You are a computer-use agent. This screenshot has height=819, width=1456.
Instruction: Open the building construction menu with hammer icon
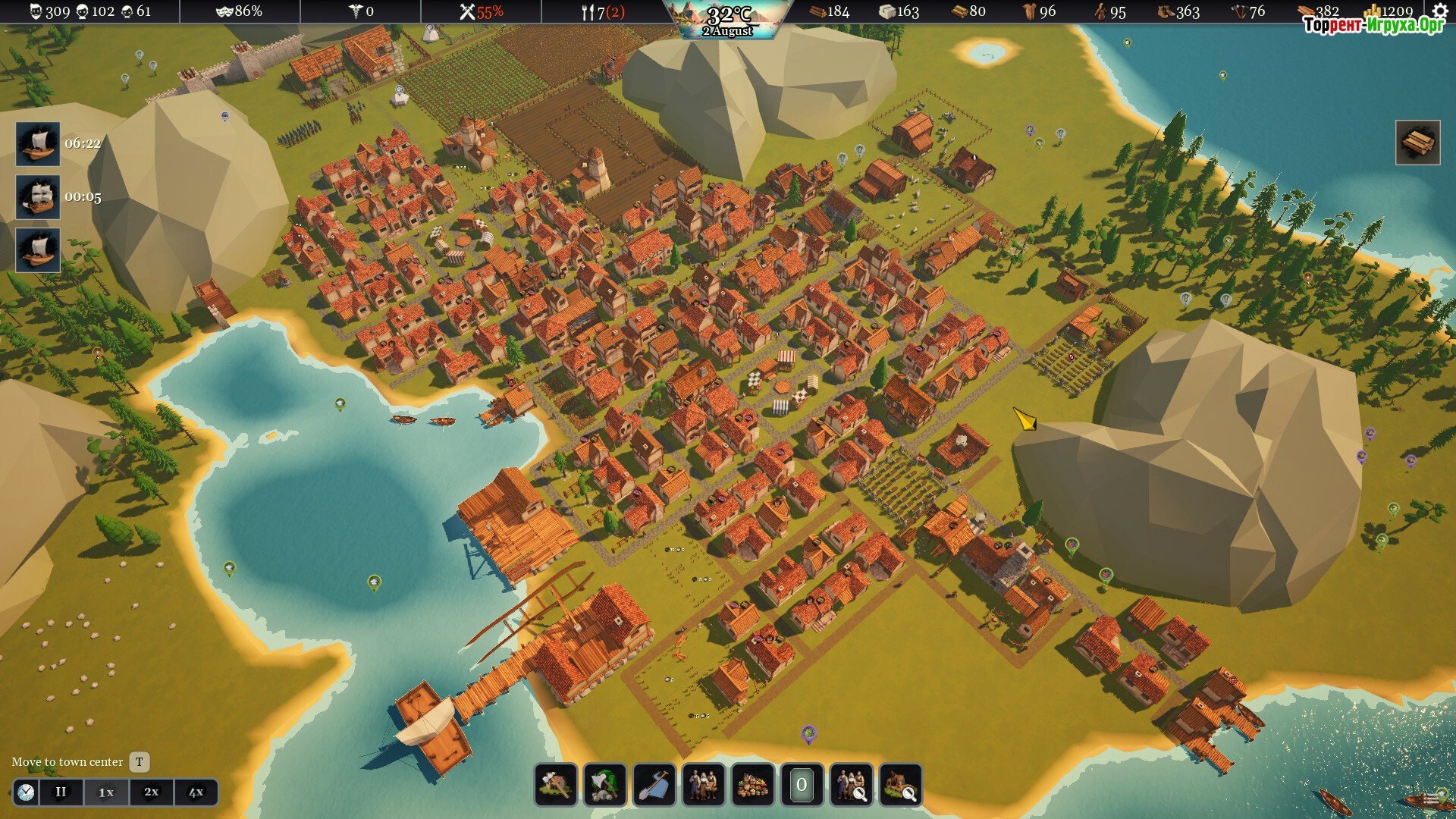coord(556,785)
